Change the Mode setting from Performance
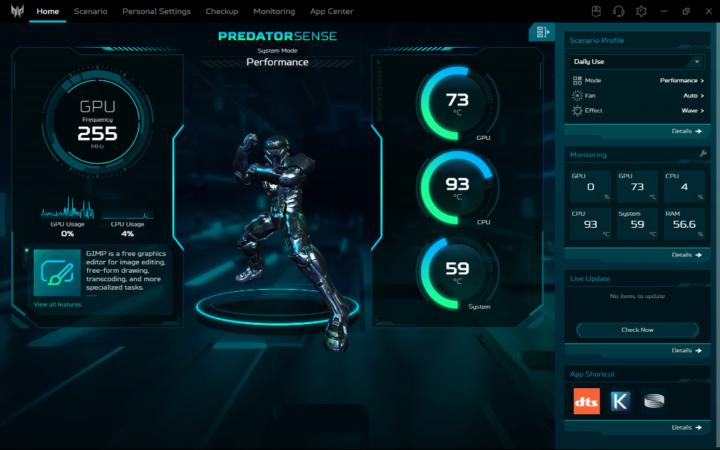This screenshot has height=450, width=720. pos(681,80)
